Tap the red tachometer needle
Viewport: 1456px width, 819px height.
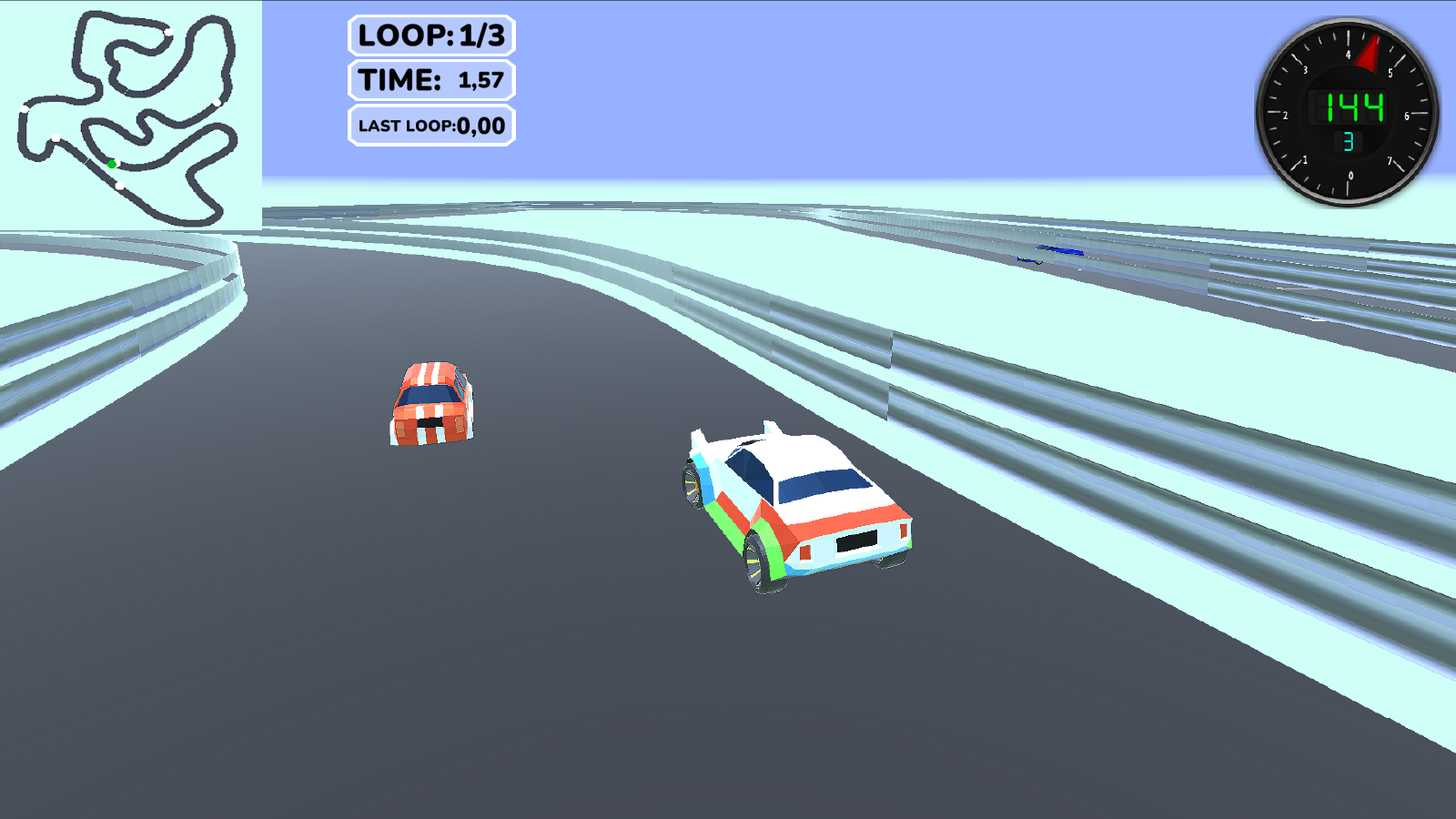[1367, 56]
